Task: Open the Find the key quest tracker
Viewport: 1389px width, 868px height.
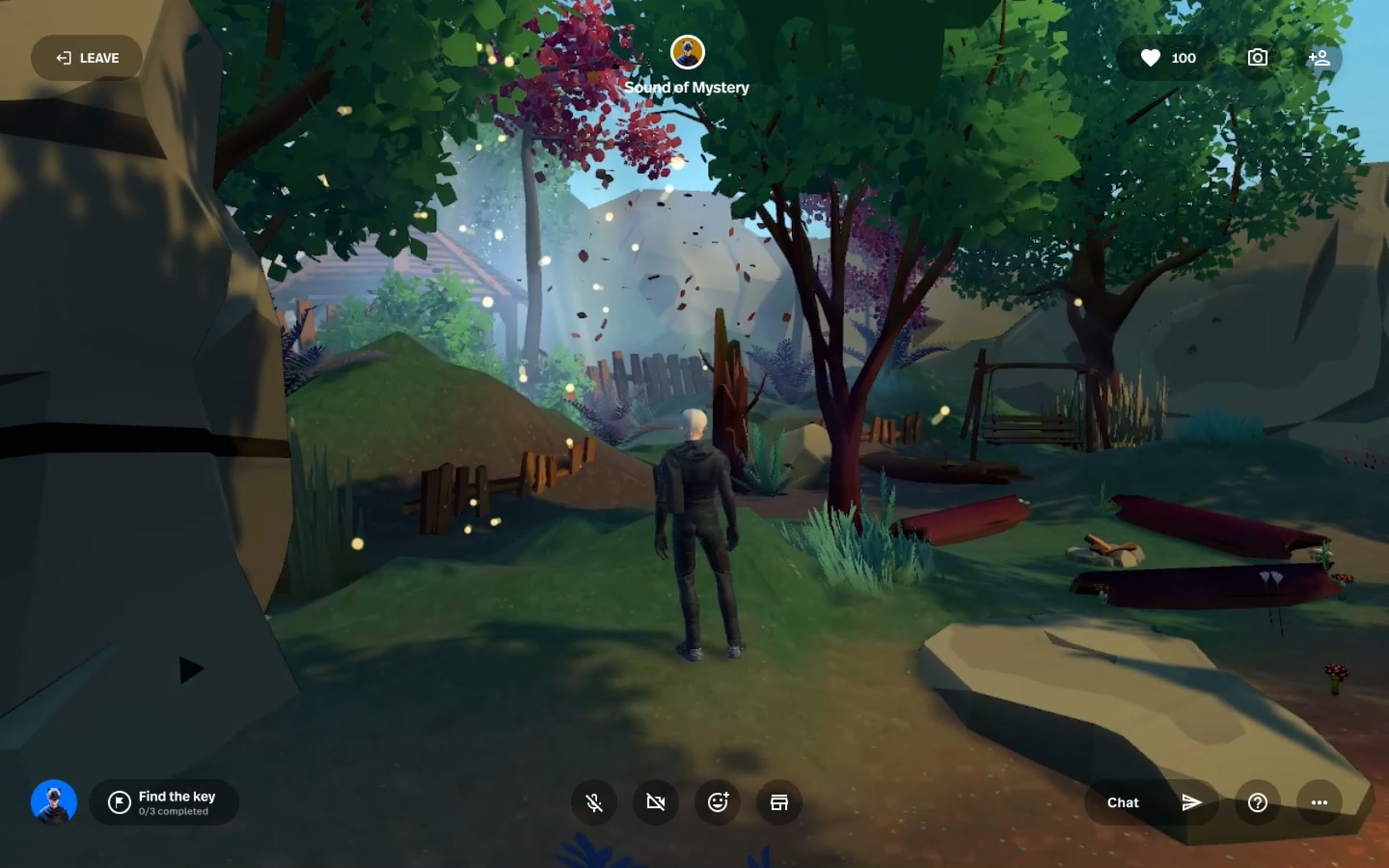Action: [x=164, y=803]
